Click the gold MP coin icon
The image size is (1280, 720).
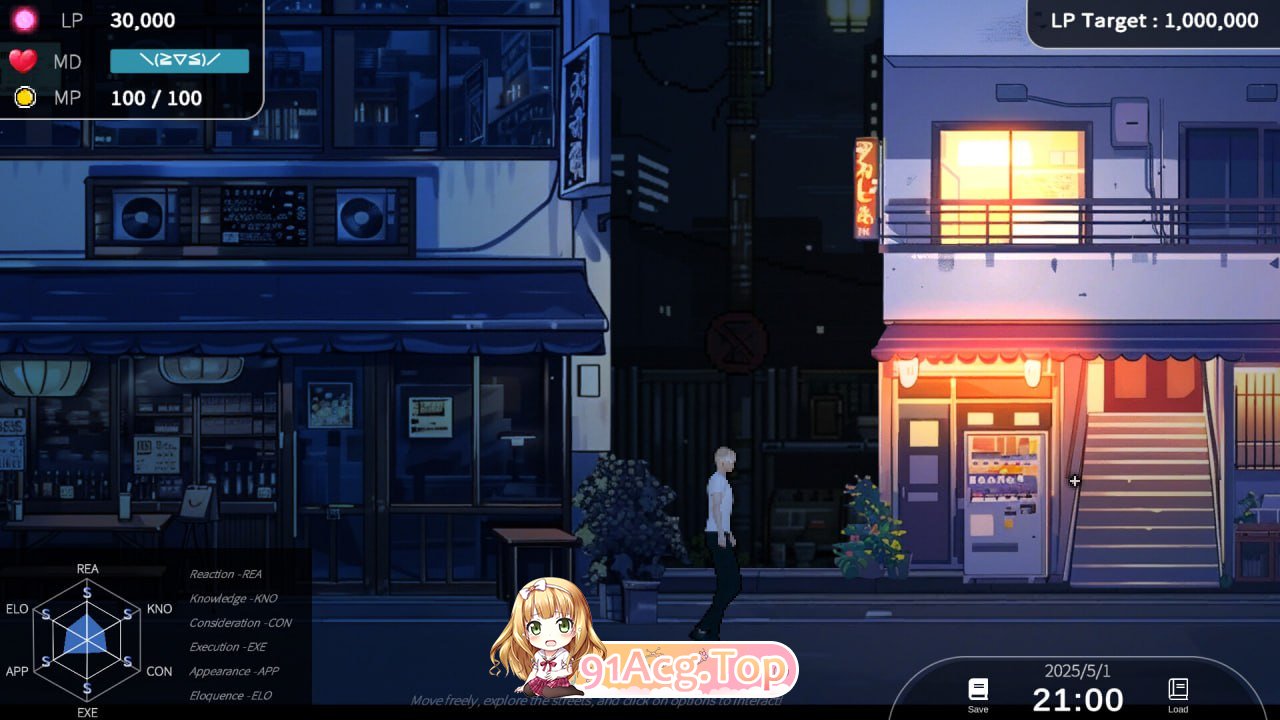[25, 98]
